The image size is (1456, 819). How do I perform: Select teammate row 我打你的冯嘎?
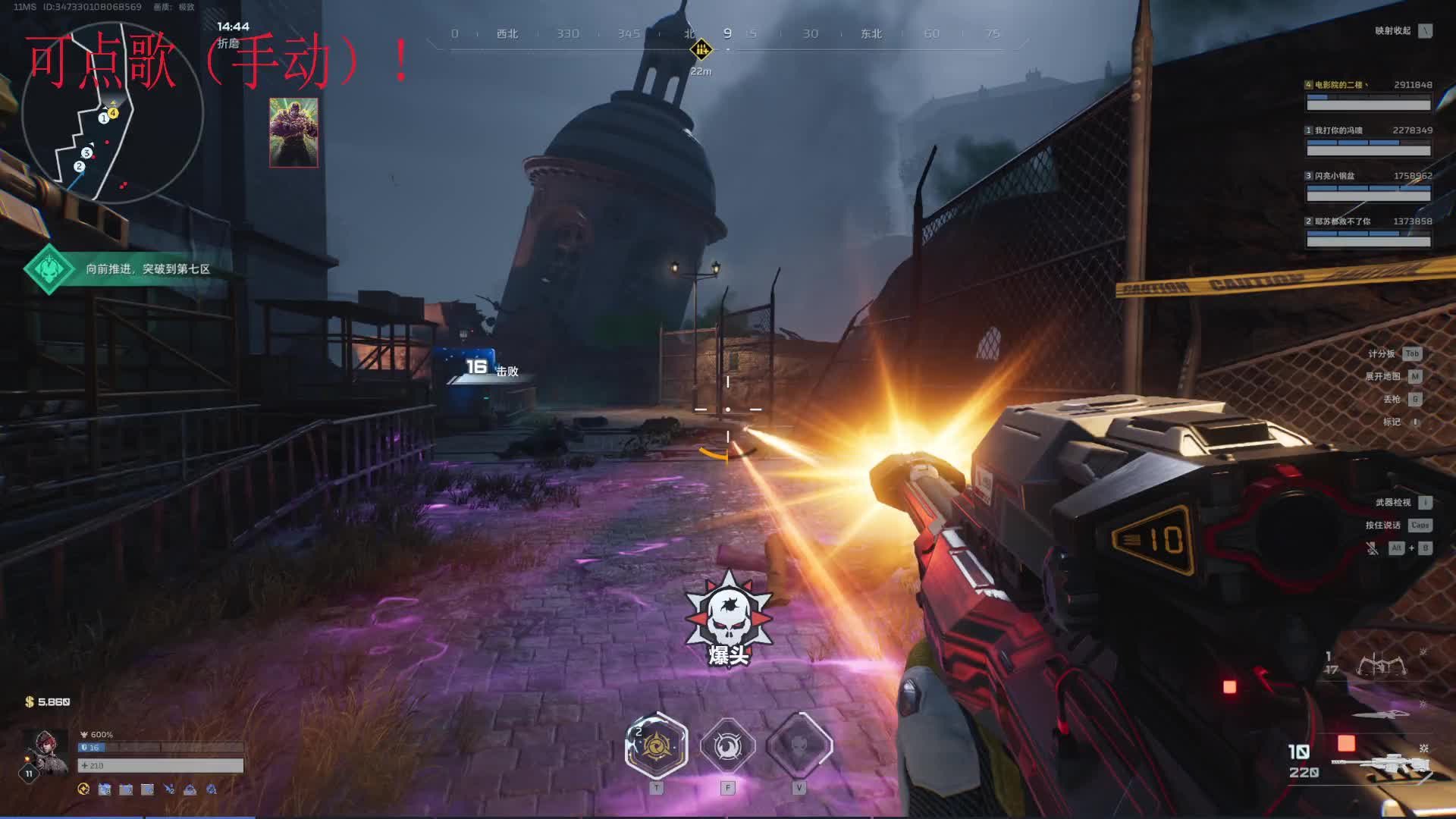(x=1368, y=142)
